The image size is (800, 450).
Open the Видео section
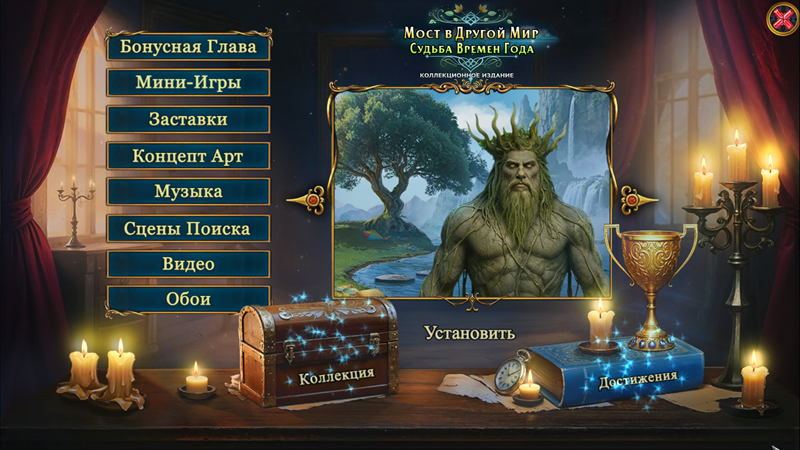point(188,264)
